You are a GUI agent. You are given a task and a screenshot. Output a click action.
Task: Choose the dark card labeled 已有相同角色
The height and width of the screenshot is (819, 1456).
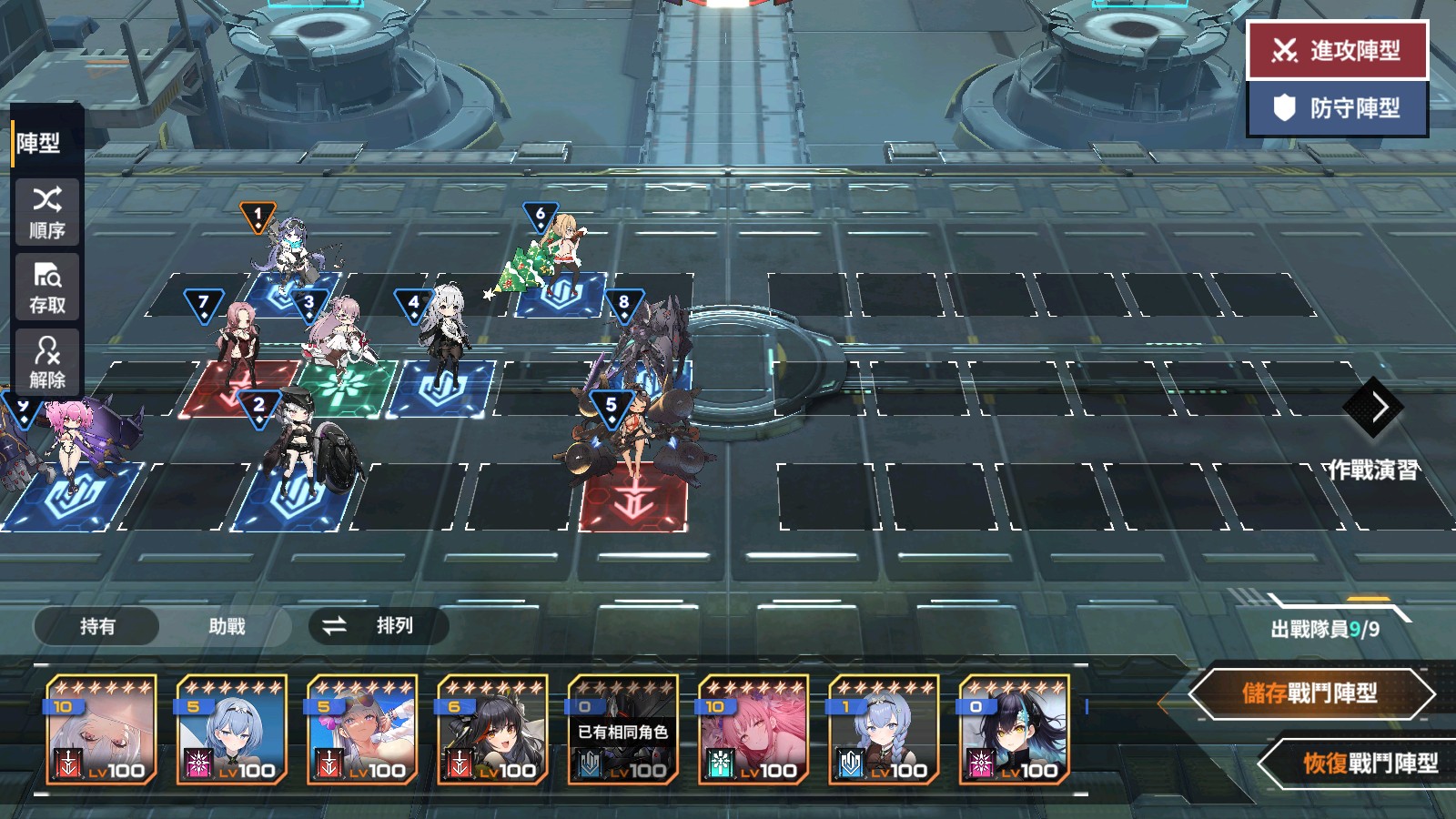(x=623, y=729)
